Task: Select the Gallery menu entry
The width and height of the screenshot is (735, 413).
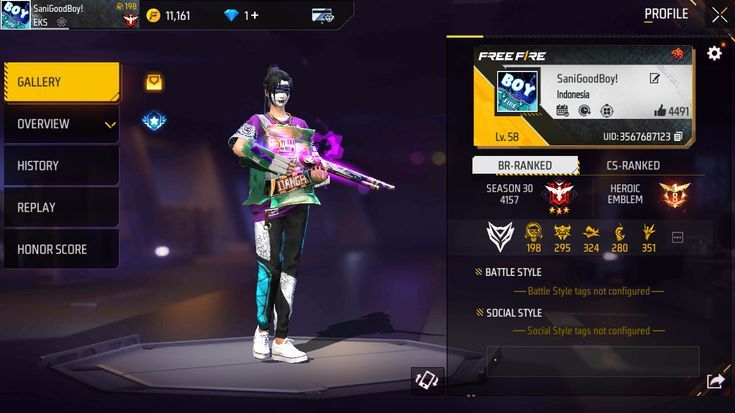Action: pos(62,82)
